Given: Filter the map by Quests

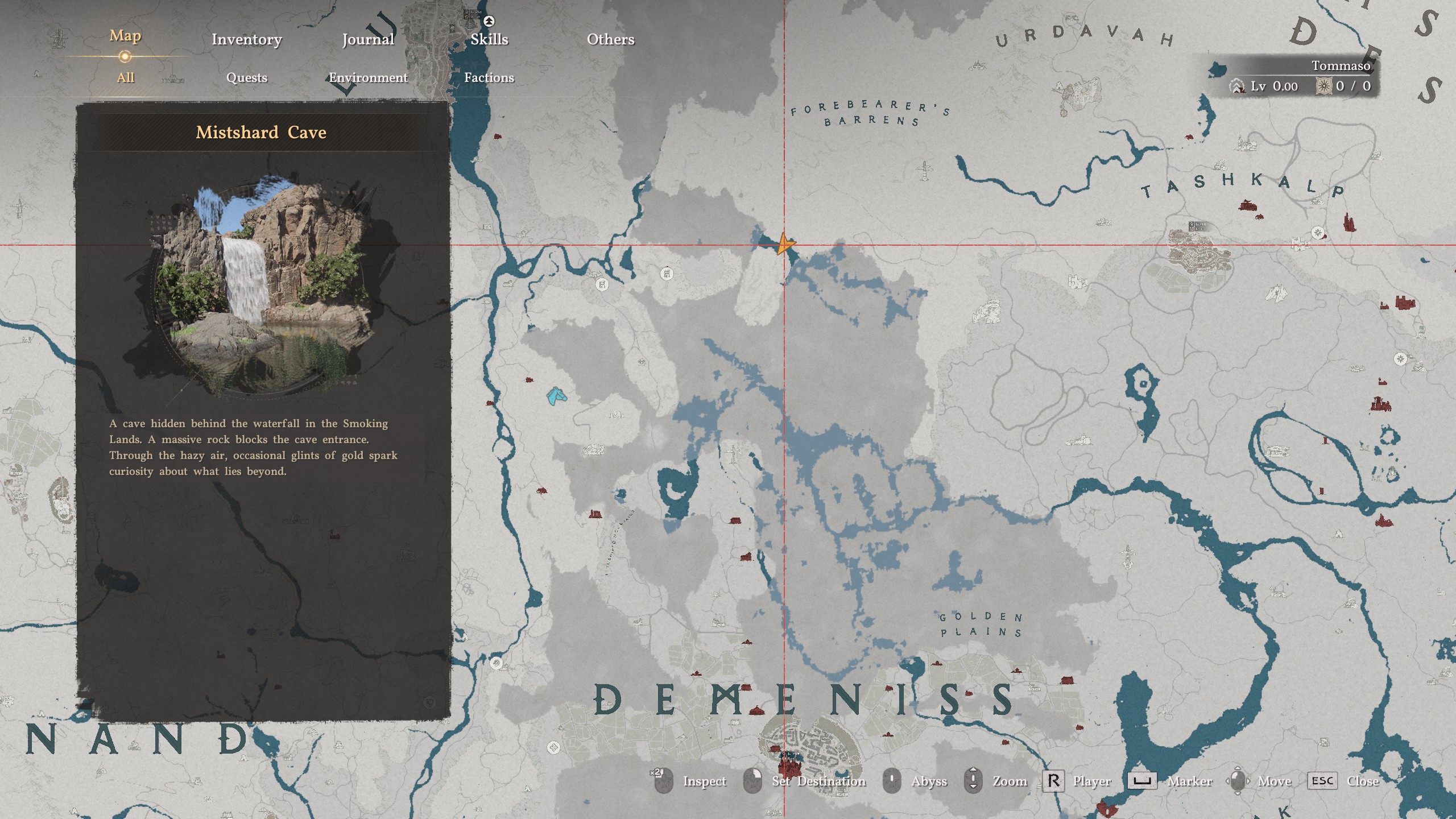Looking at the screenshot, I should coord(246,78).
